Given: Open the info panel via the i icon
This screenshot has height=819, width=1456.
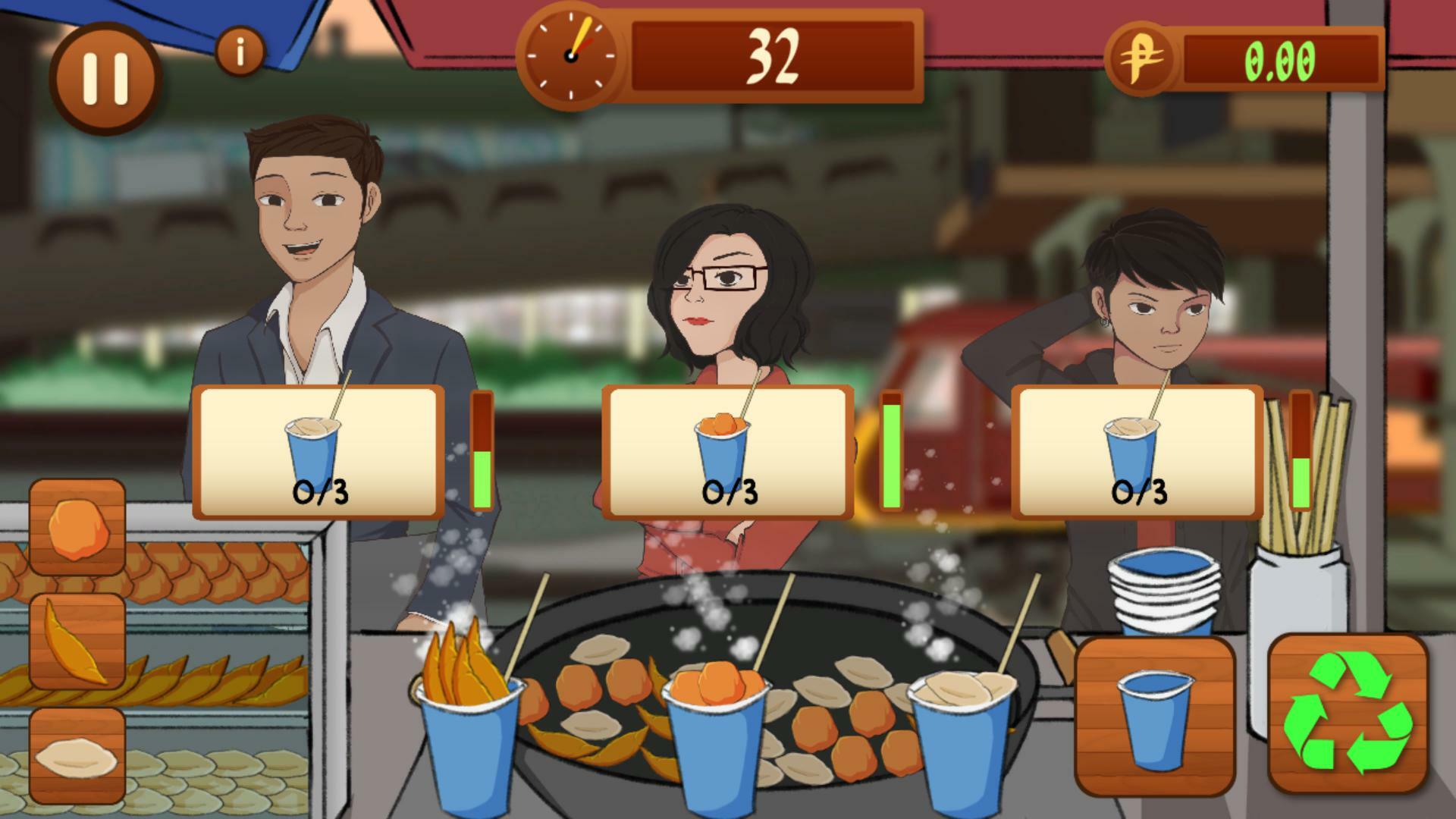Looking at the screenshot, I should coord(240,49).
